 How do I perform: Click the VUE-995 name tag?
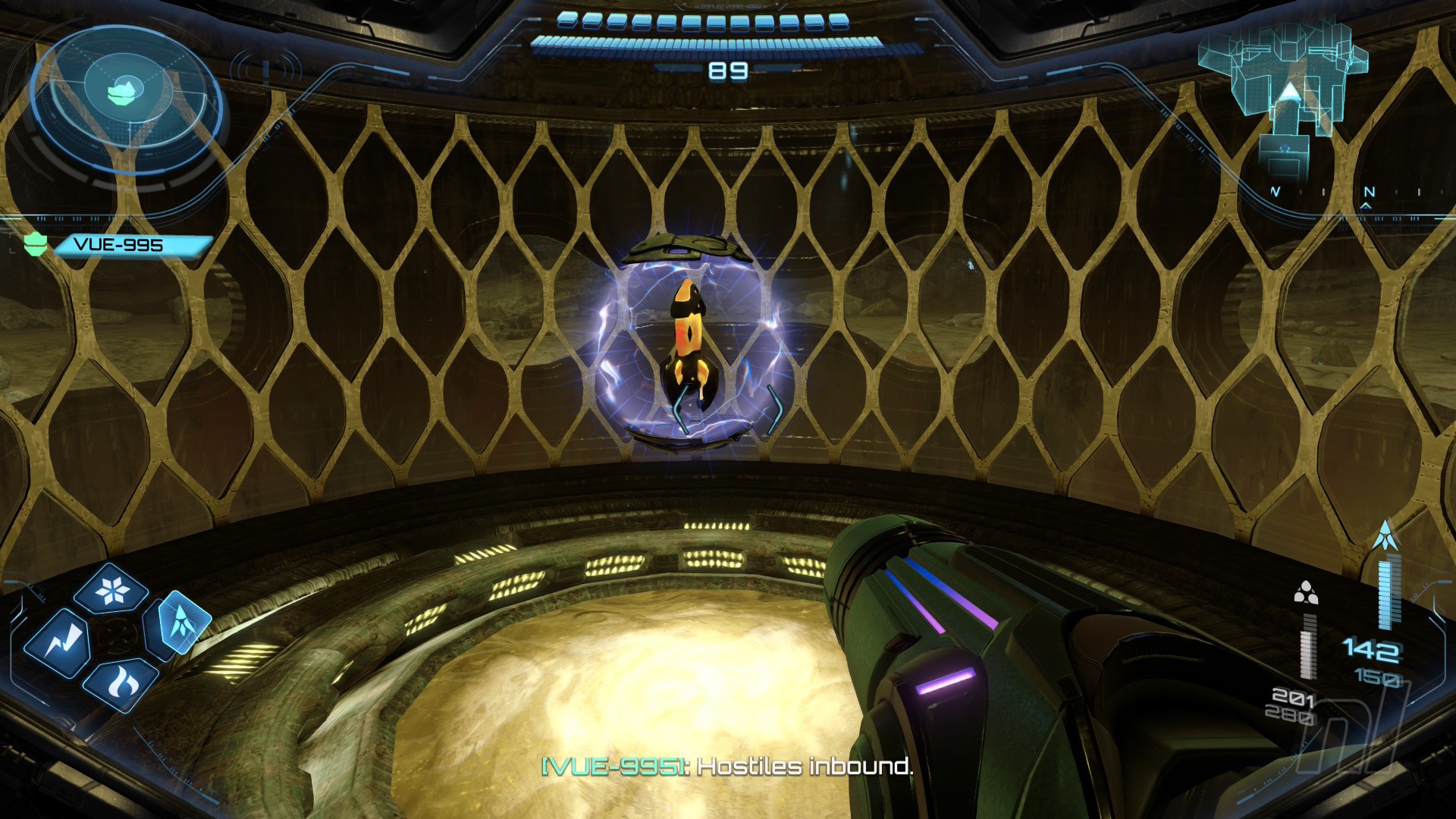pos(130,245)
